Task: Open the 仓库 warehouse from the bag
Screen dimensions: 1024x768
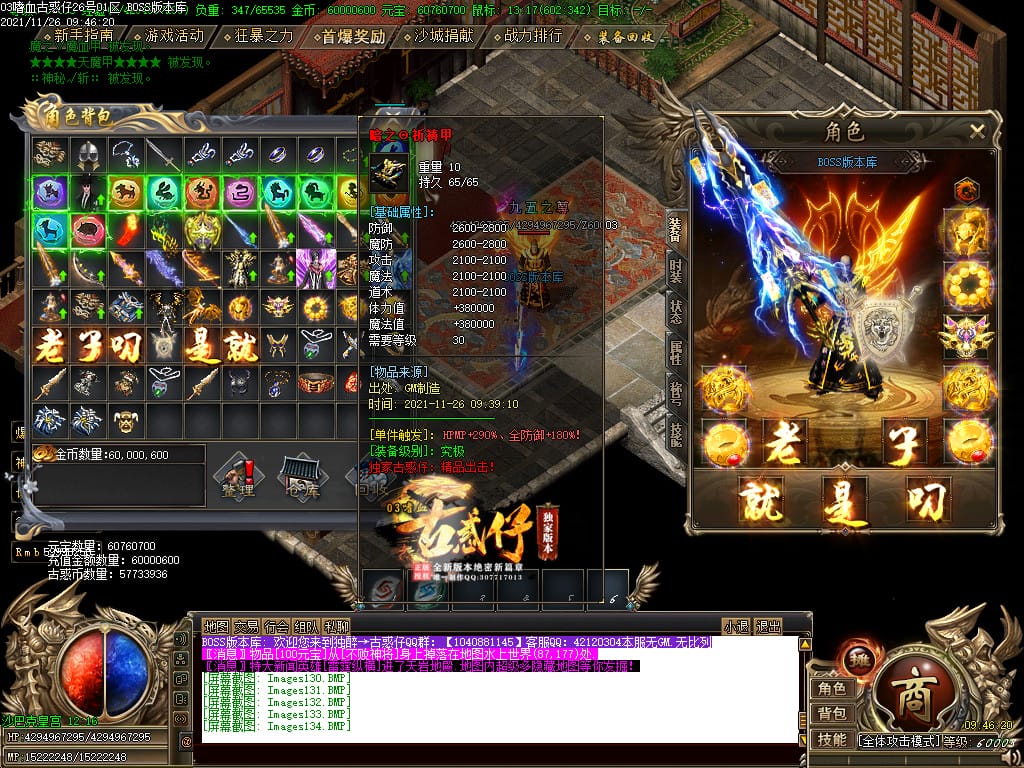Action: 298,478
